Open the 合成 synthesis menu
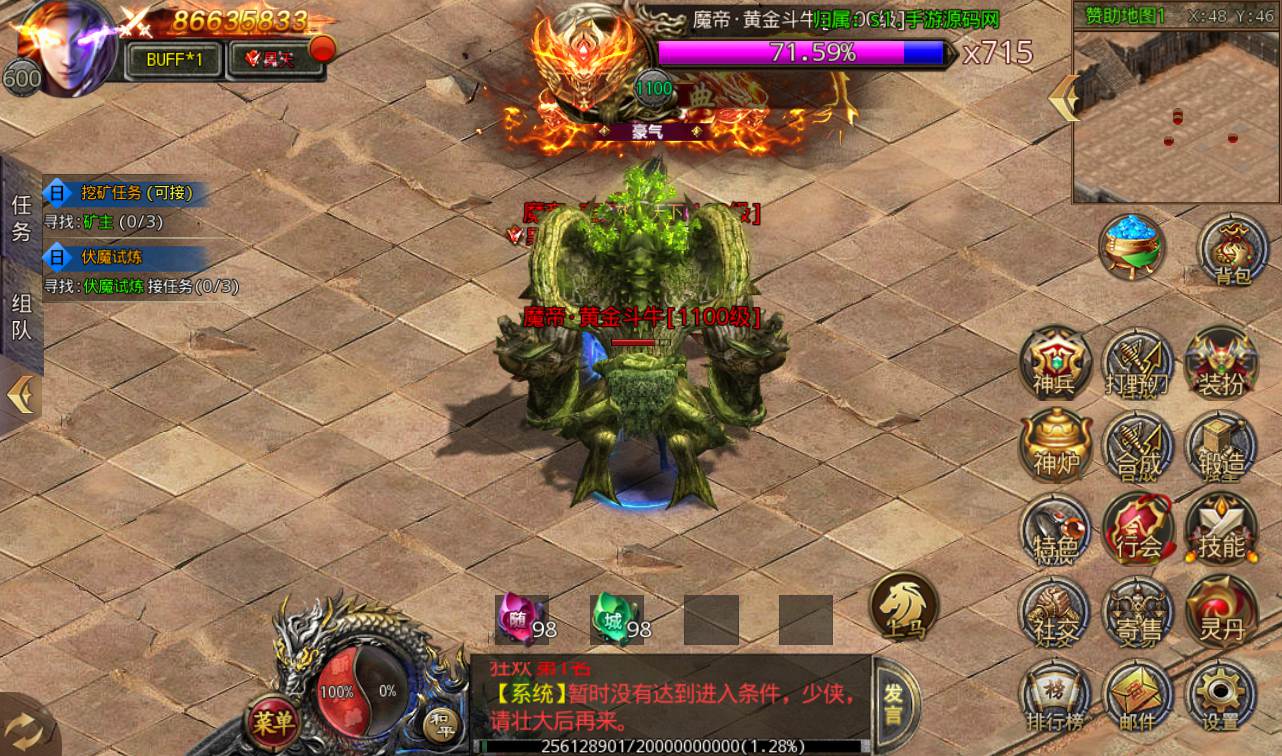Screen dimensions: 1282x756 pyautogui.click(x=1138, y=445)
